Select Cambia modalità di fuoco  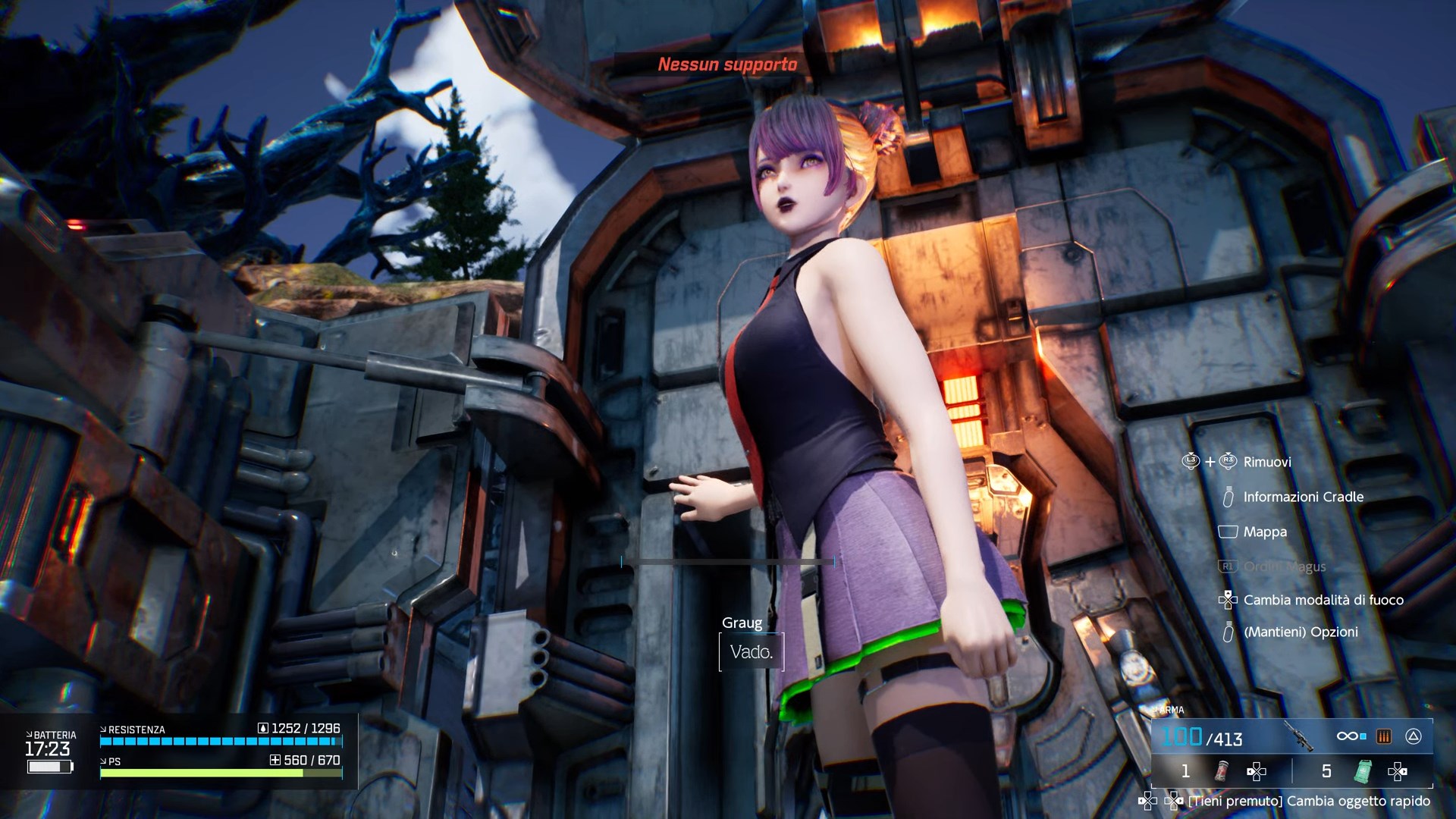coord(1323,600)
